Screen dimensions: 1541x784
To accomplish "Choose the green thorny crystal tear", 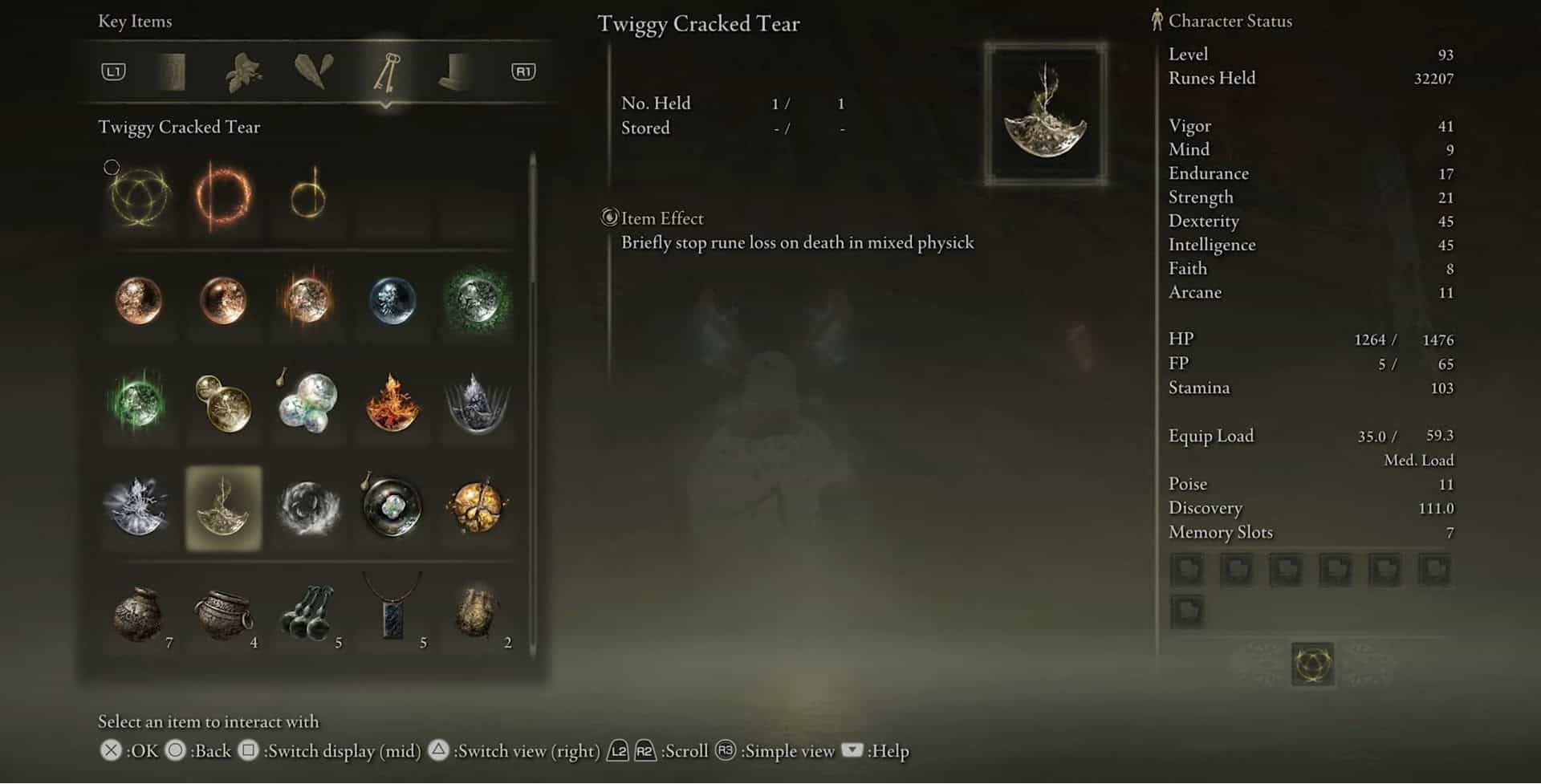I will 477,299.
